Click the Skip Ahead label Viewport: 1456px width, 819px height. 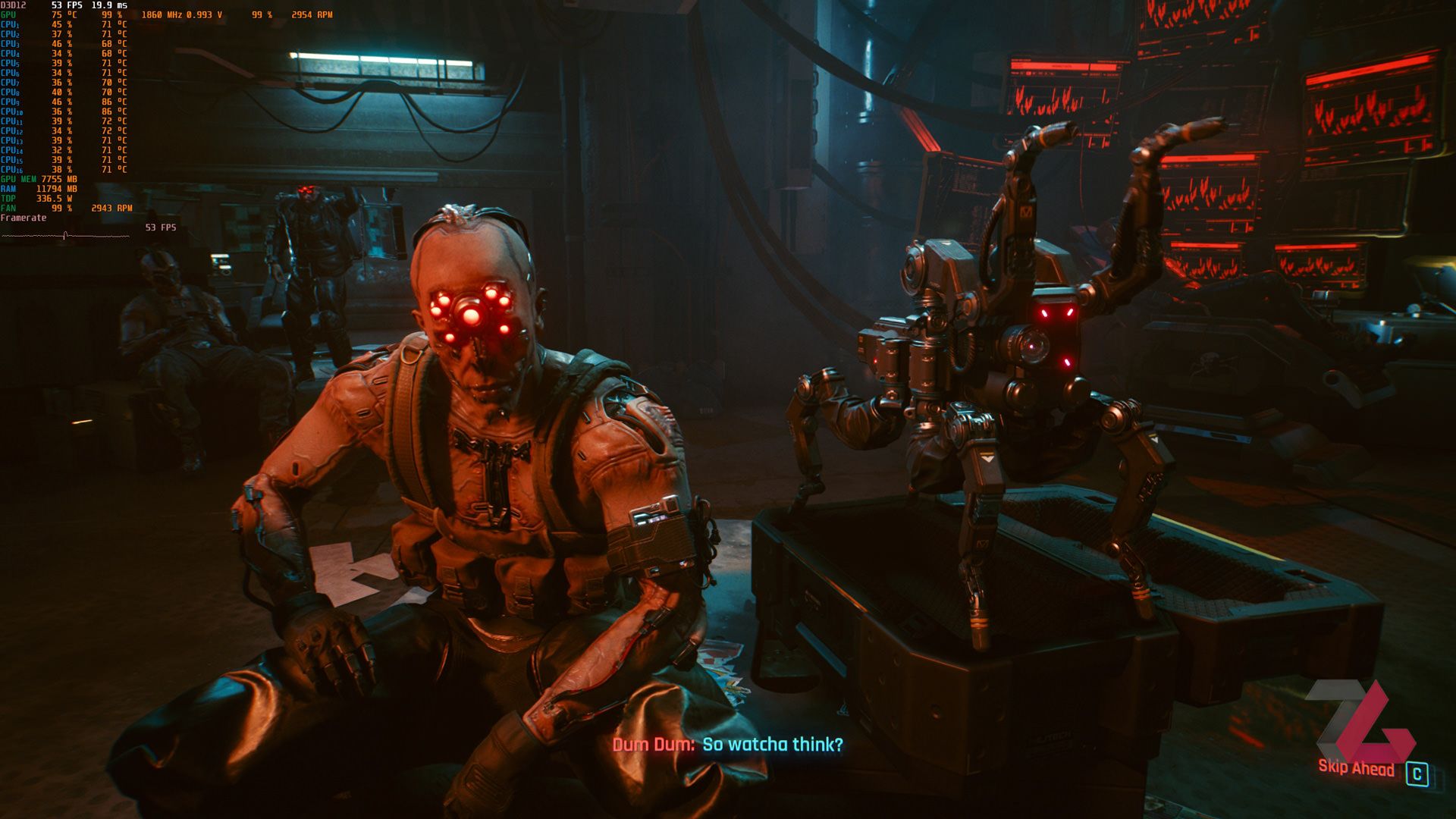[x=1356, y=768]
